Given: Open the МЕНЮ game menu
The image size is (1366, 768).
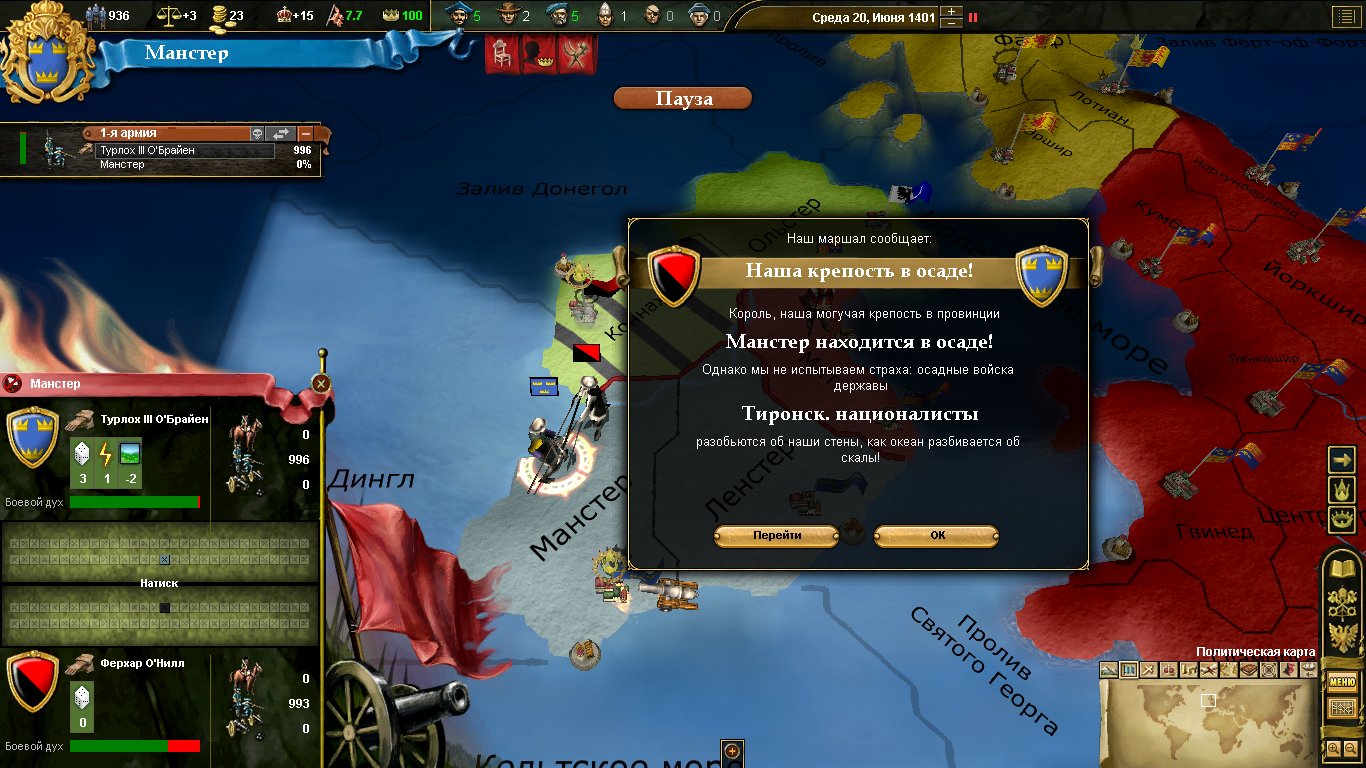Looking at the screenshot, I should coord(1341,683).
